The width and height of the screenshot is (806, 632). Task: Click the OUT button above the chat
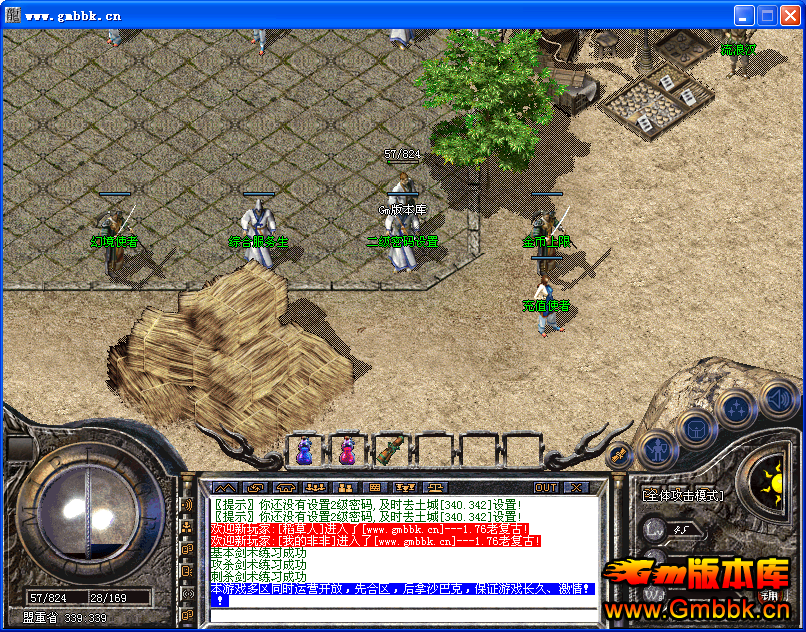tap(546, 488)
